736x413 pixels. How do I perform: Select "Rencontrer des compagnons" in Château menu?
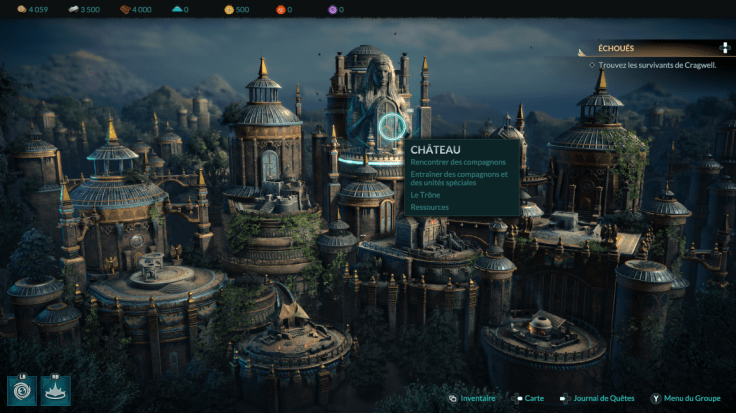[458, 162]
